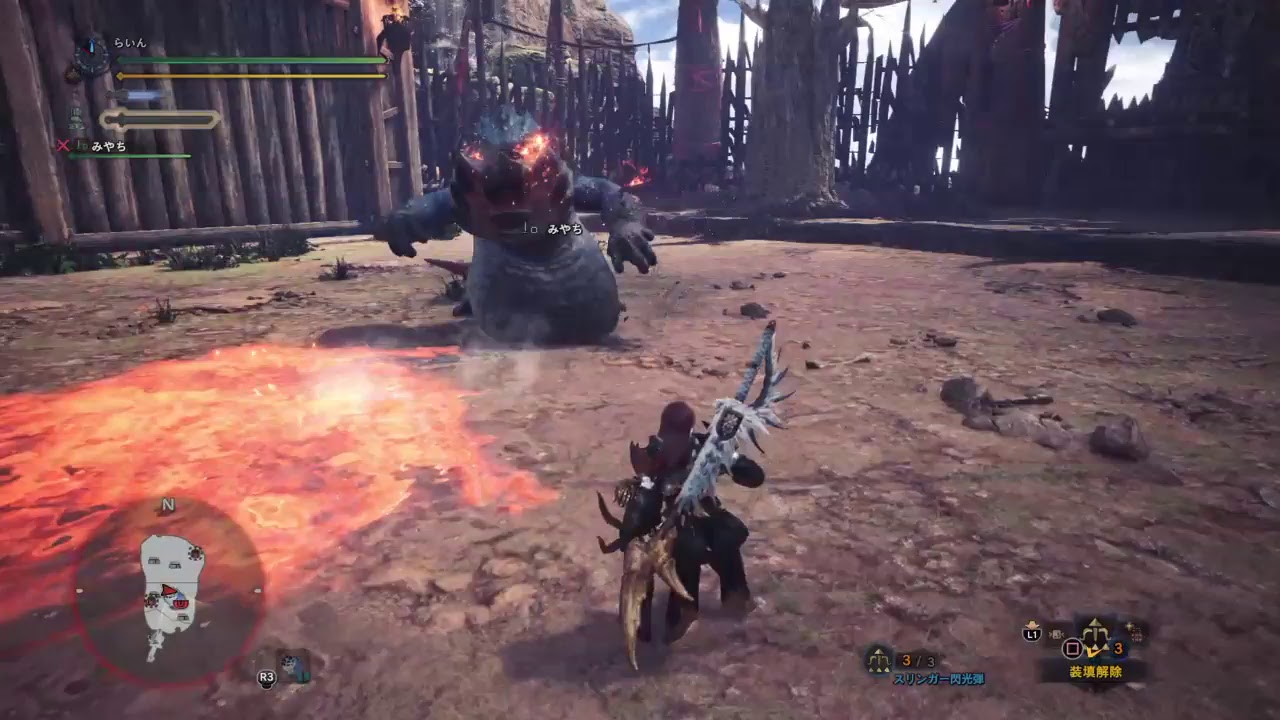The image size is (1280, 720).
Task: Select the red target marker on the minimap
Action: pyautogui.click(x=168, y=590)
